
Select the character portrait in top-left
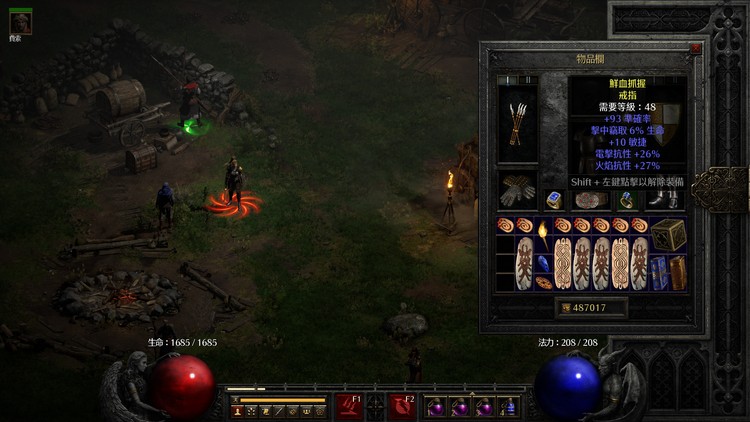pyautogui.click(x=20, y=24)
